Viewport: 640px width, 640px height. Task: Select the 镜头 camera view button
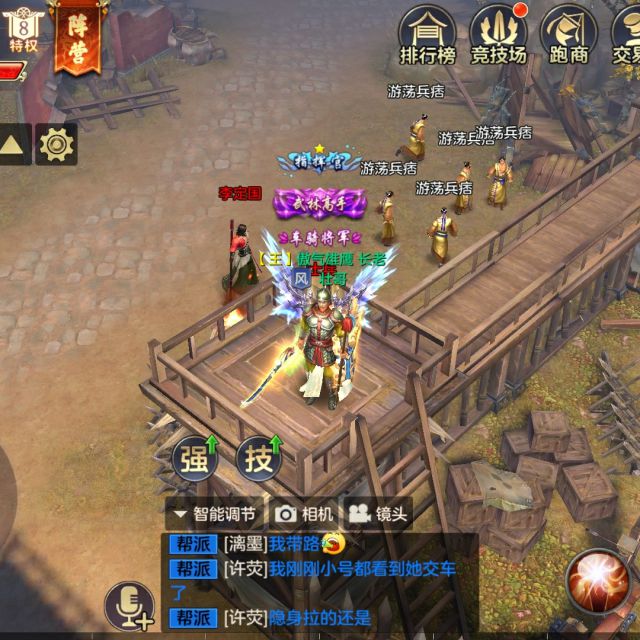point(378,514)
